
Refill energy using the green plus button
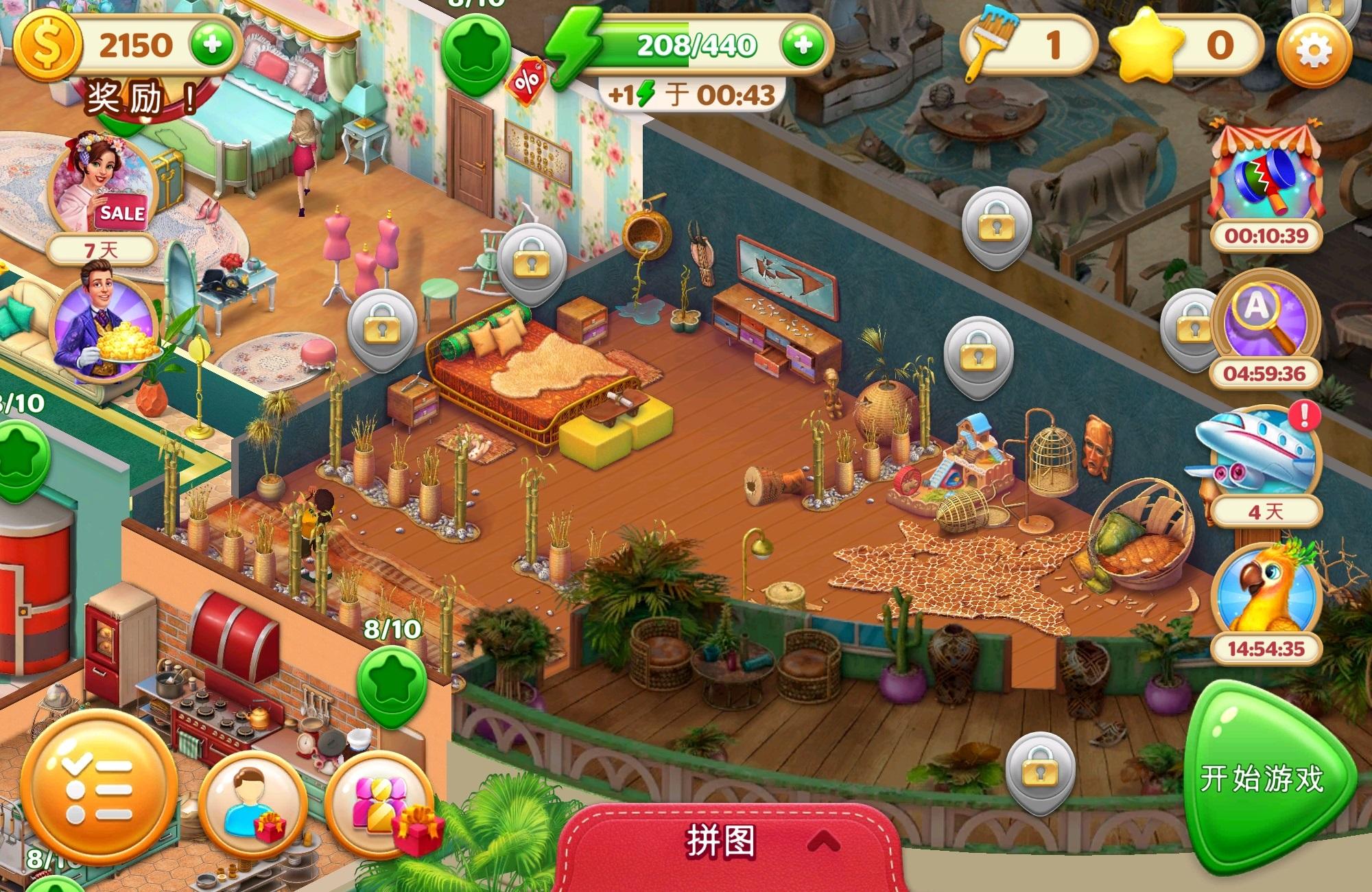(803, 45)
